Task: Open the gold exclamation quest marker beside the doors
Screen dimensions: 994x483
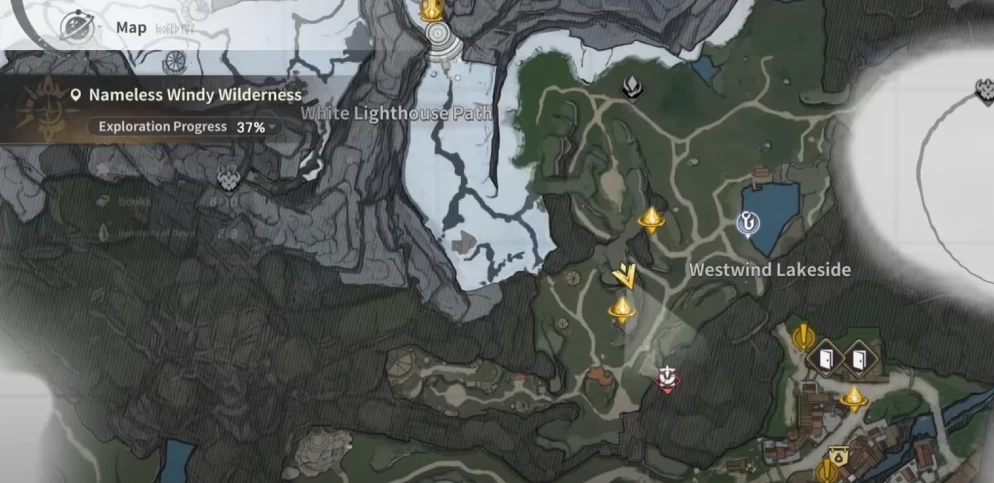Action: click(801, 337)
